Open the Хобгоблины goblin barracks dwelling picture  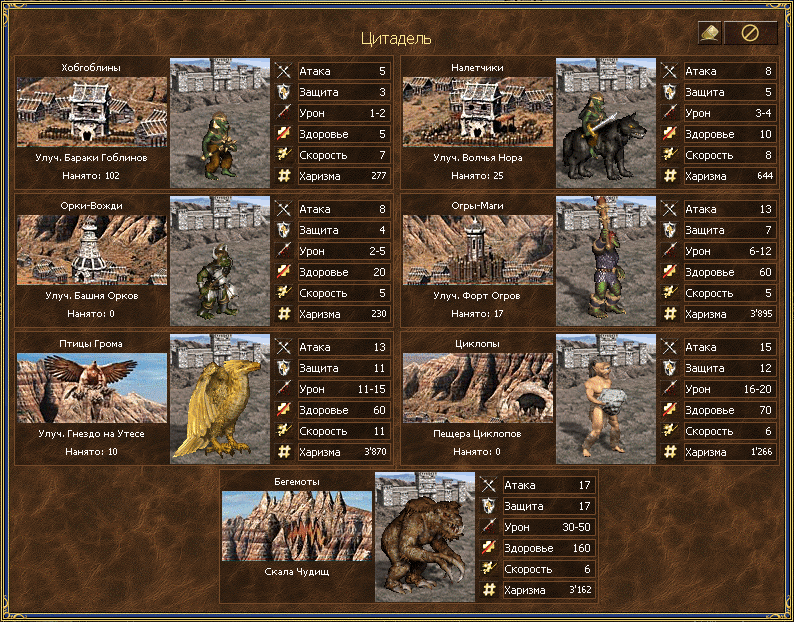pos(92,112)
